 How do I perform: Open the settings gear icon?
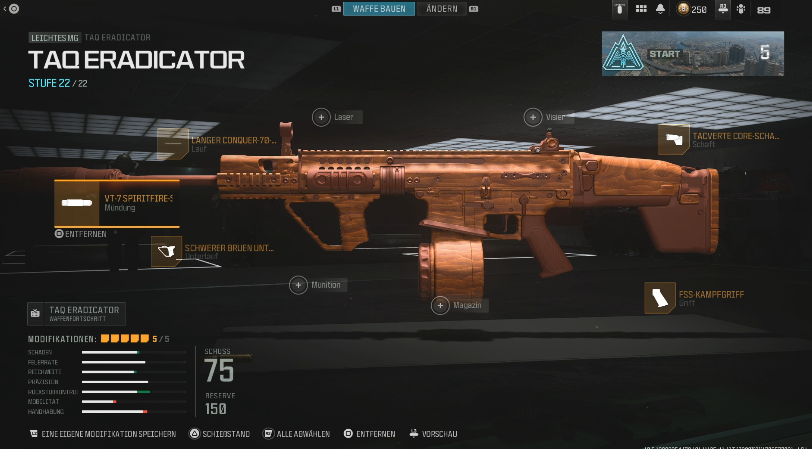[742, 9]
